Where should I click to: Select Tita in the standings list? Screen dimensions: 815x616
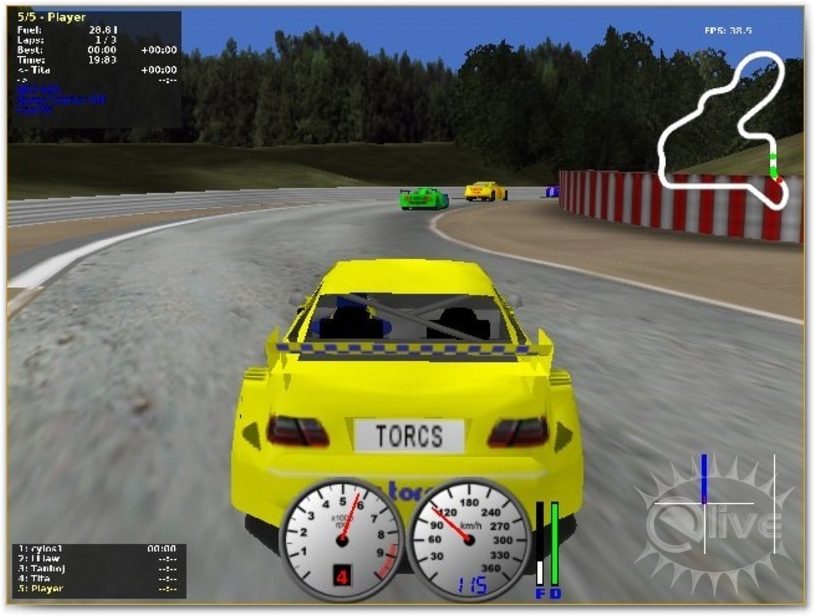[x=40, y=578]
